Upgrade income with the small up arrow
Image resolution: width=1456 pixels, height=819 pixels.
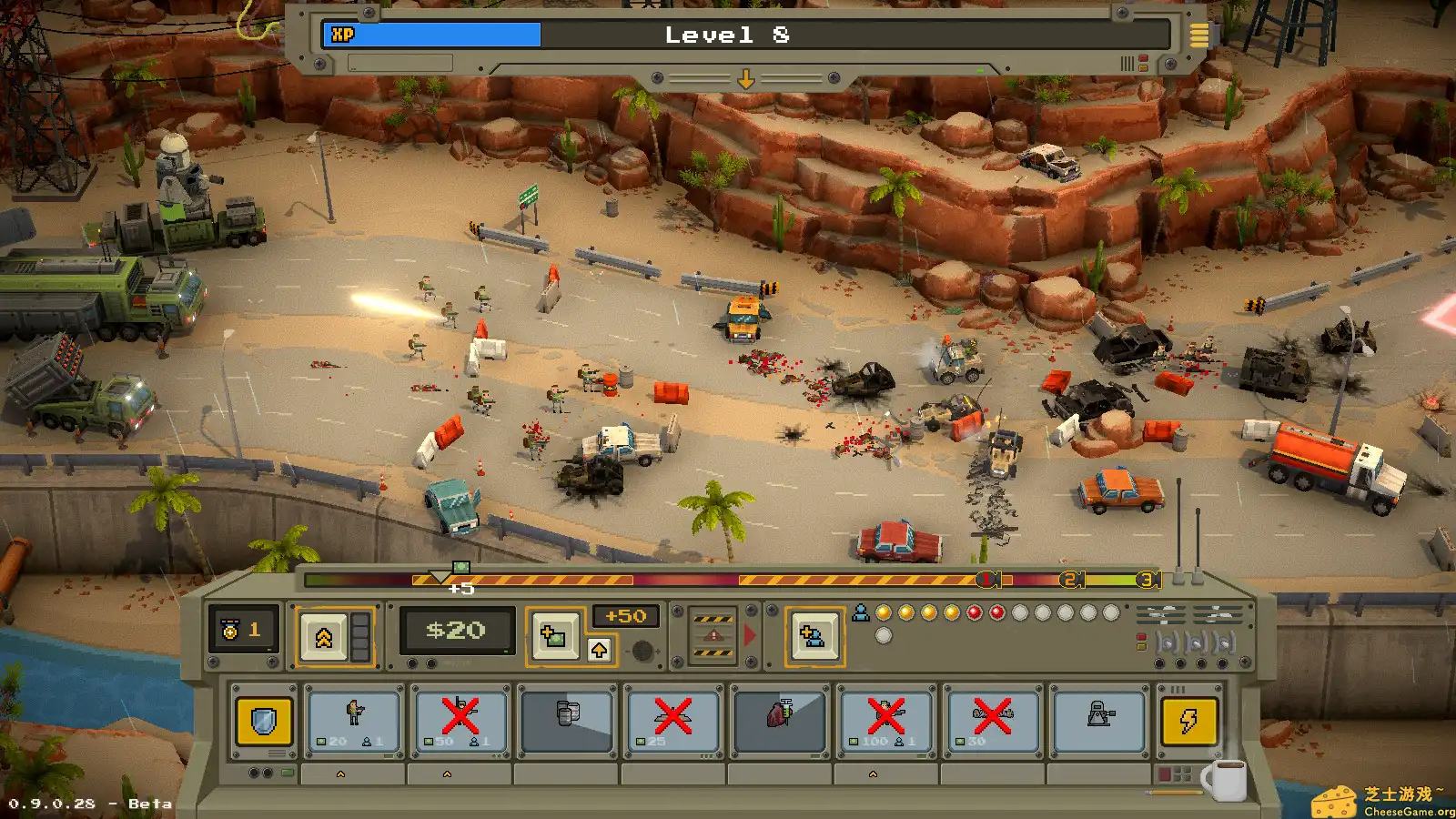pyautogui.click(x=599, y=650)
